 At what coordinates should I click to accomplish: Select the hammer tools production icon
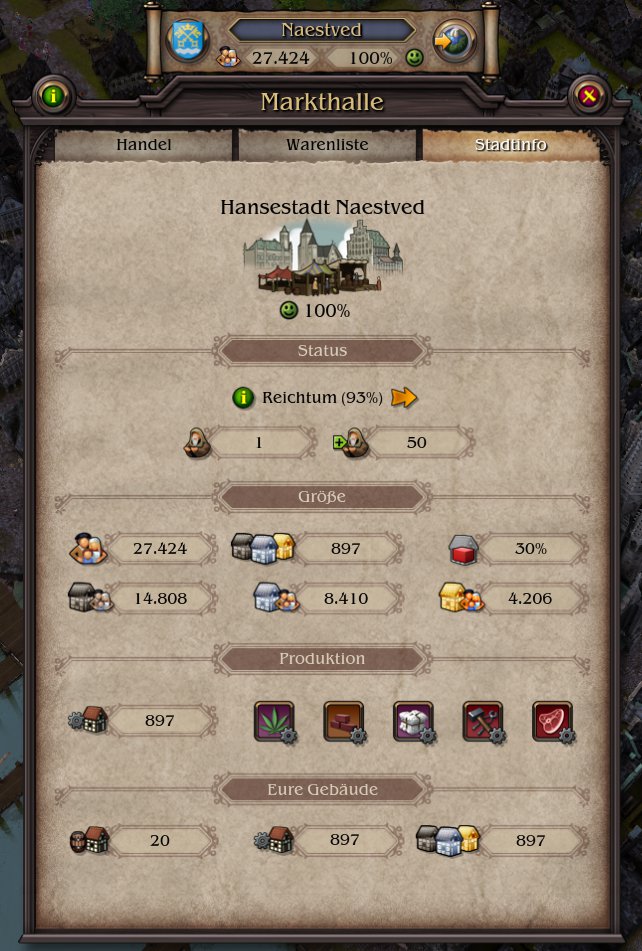click(483, 721)
